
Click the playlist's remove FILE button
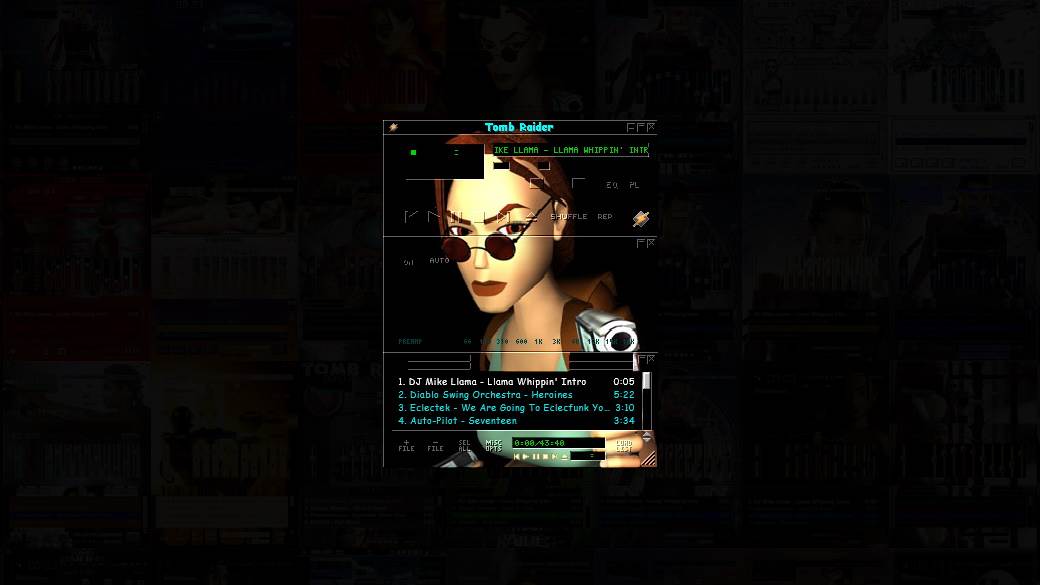tap(435, 445)
